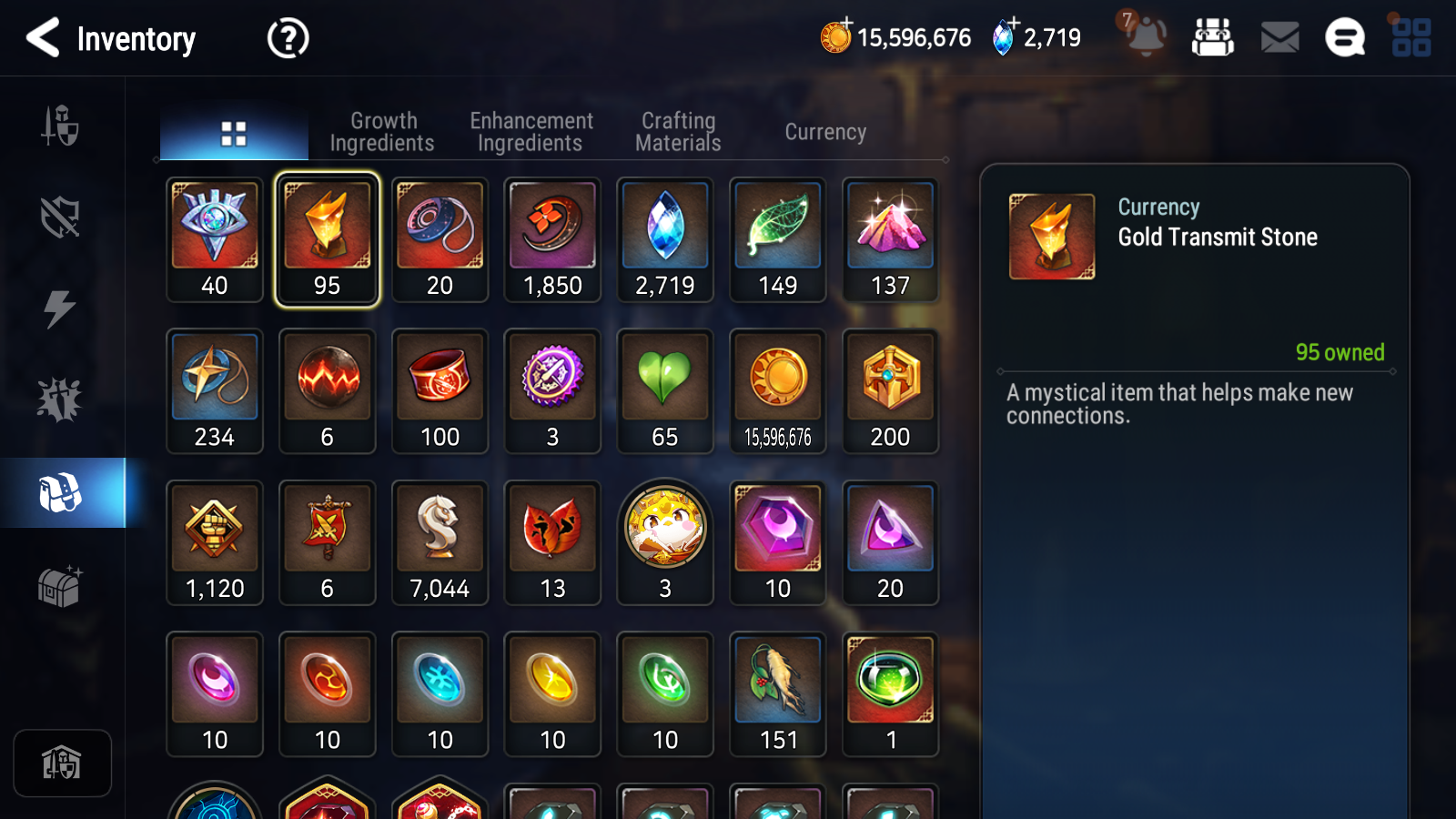Open the mail envelope icon
The width and height of the screenshot is (1456, 819).
[x=1279, y=38]
